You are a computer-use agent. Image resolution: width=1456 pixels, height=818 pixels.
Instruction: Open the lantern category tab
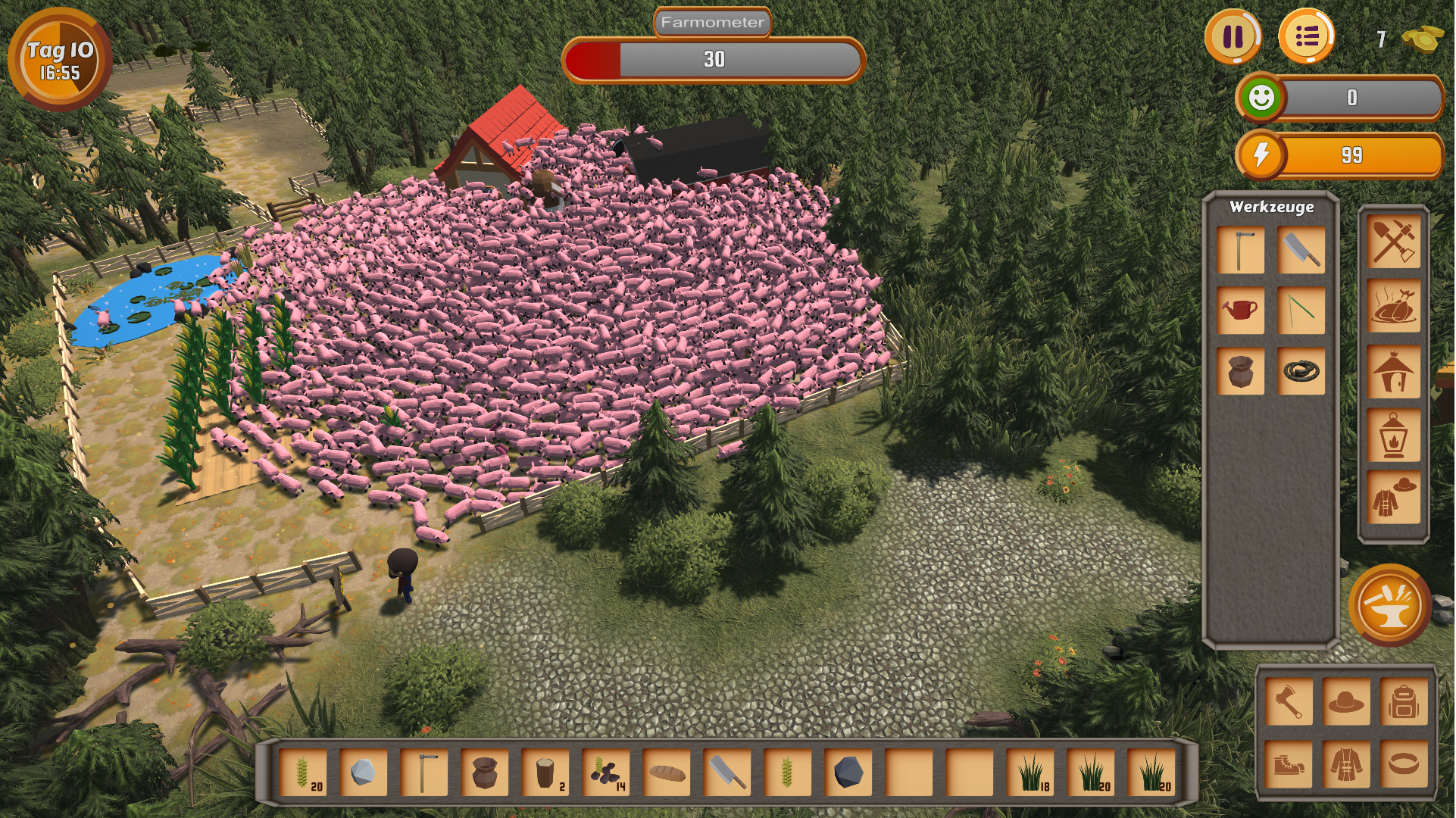click(x=1393, y=435)
